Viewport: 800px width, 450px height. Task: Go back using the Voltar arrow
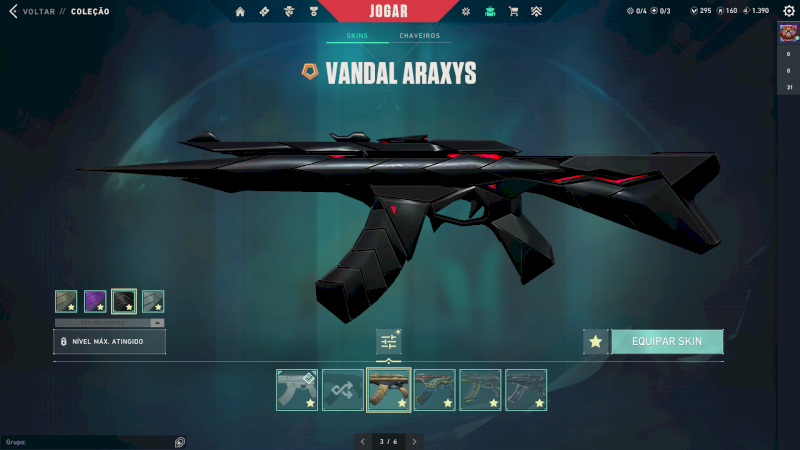tap(13, 12)
